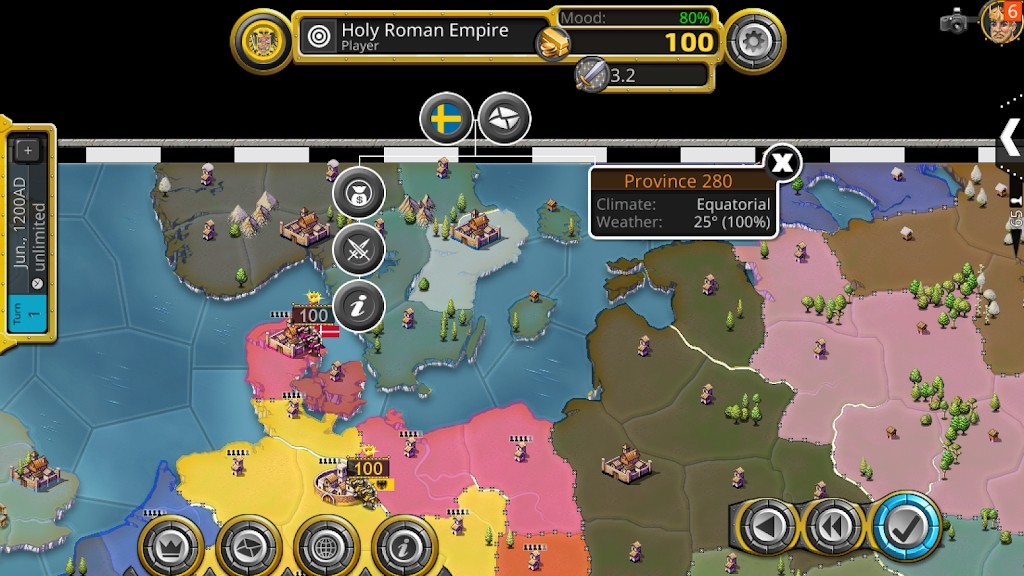Open the crown menu in the bottom bar
This screenshot has height=576, width=1024.
(x=171, y=546)
